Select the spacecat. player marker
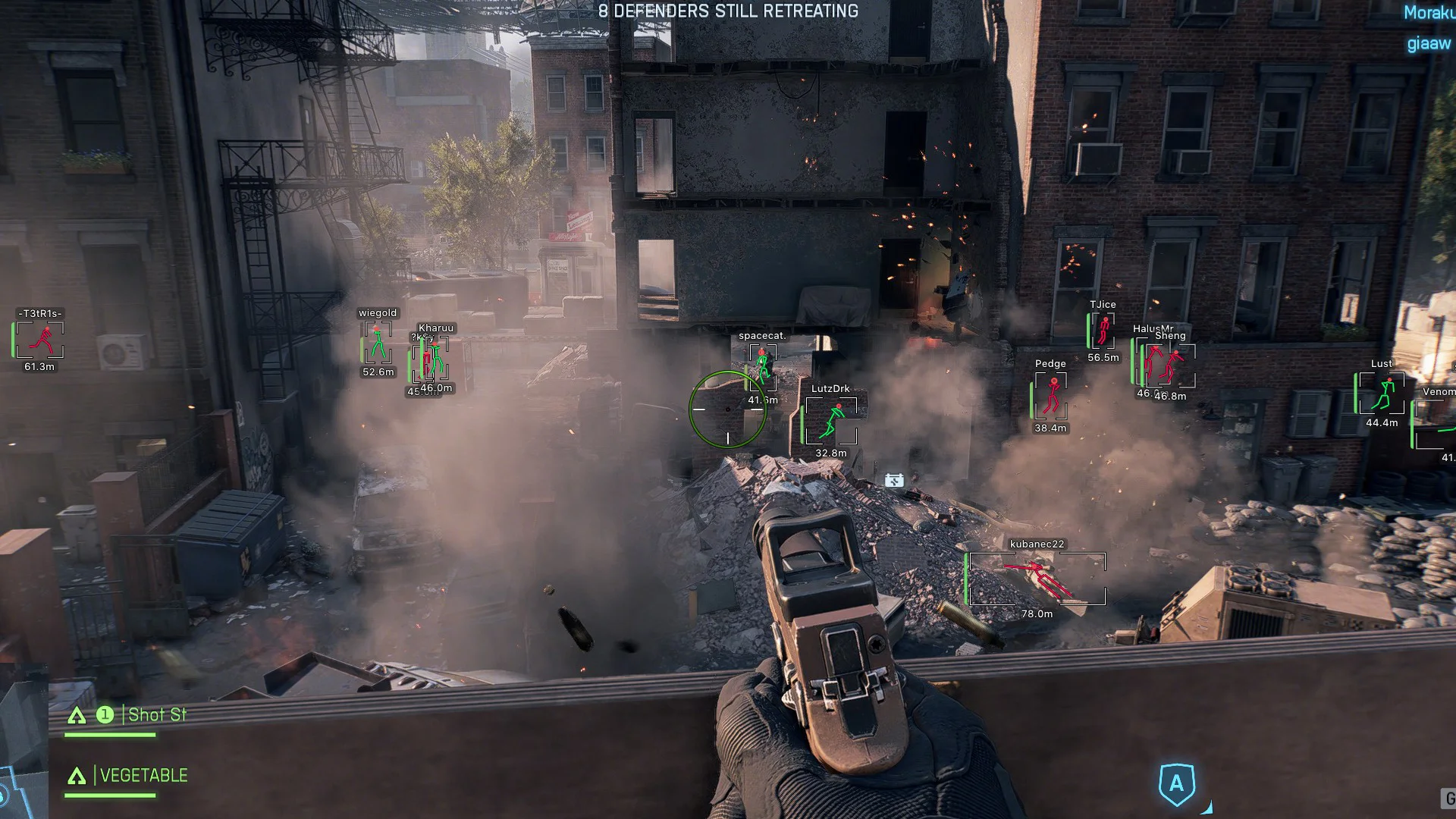 (x=762, y=366)
